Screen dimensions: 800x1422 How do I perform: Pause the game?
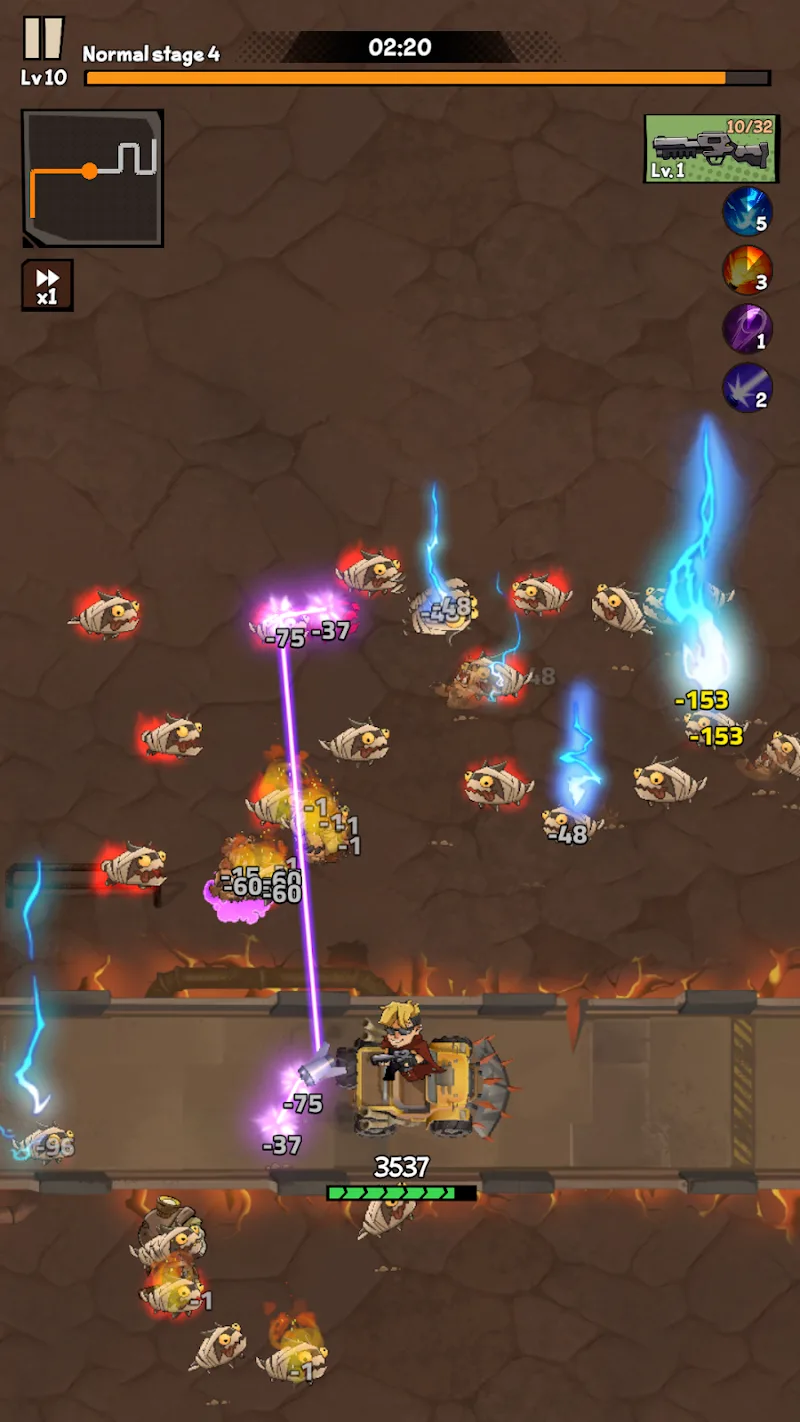click(42, 39)
